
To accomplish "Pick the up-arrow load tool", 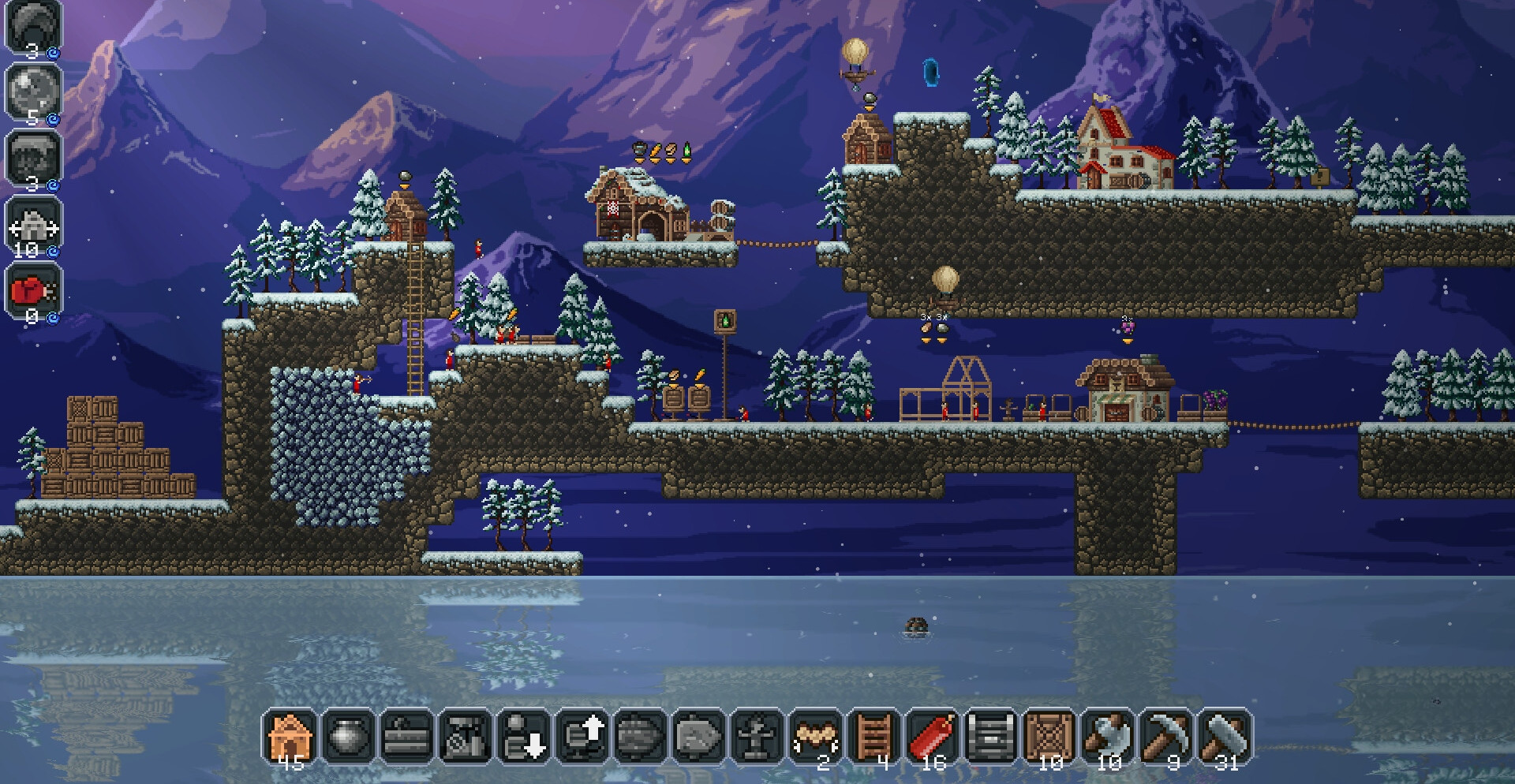I will (x=582, y=737).
